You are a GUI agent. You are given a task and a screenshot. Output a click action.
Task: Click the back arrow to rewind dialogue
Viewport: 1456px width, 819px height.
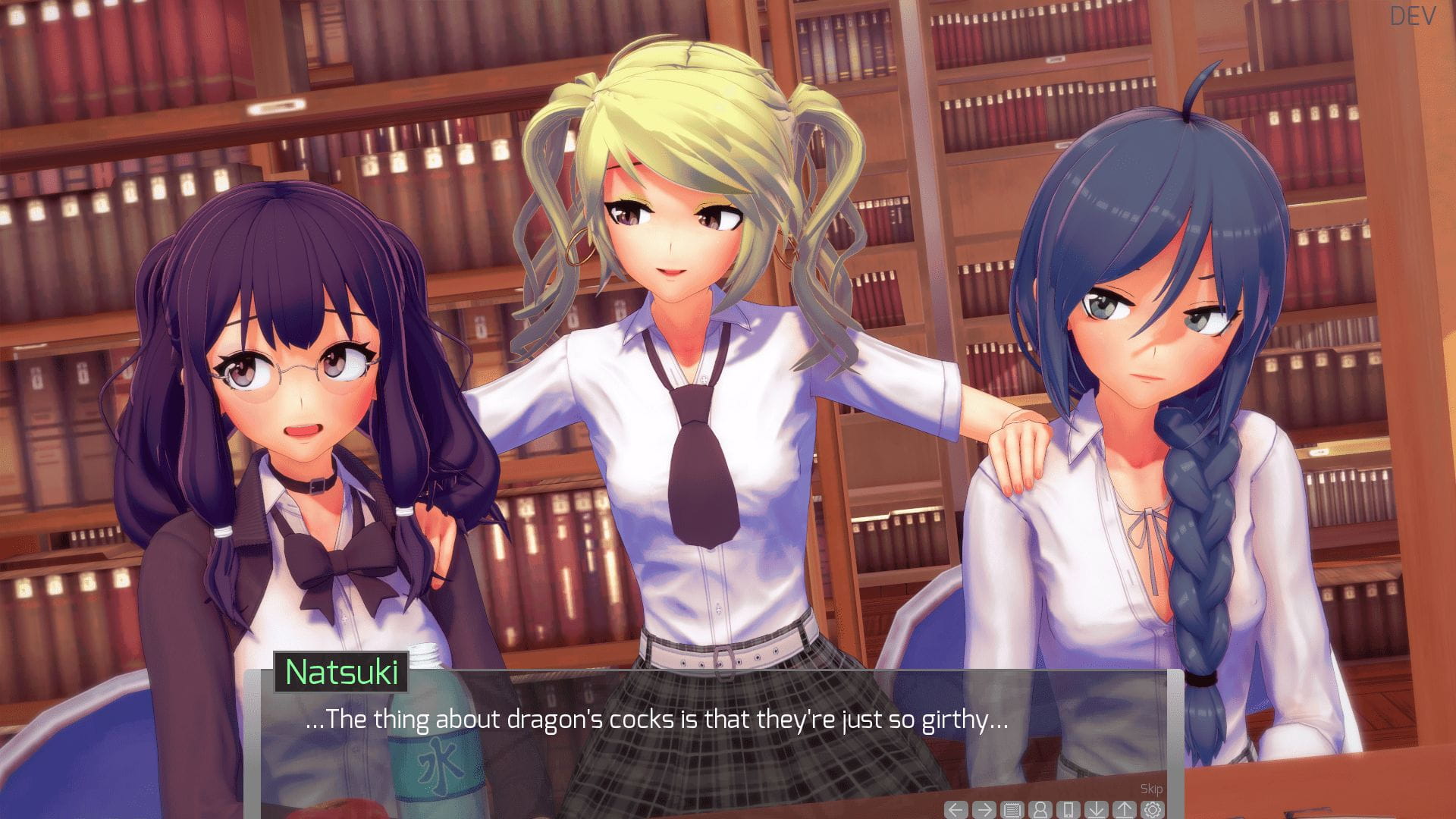[955, 809]
